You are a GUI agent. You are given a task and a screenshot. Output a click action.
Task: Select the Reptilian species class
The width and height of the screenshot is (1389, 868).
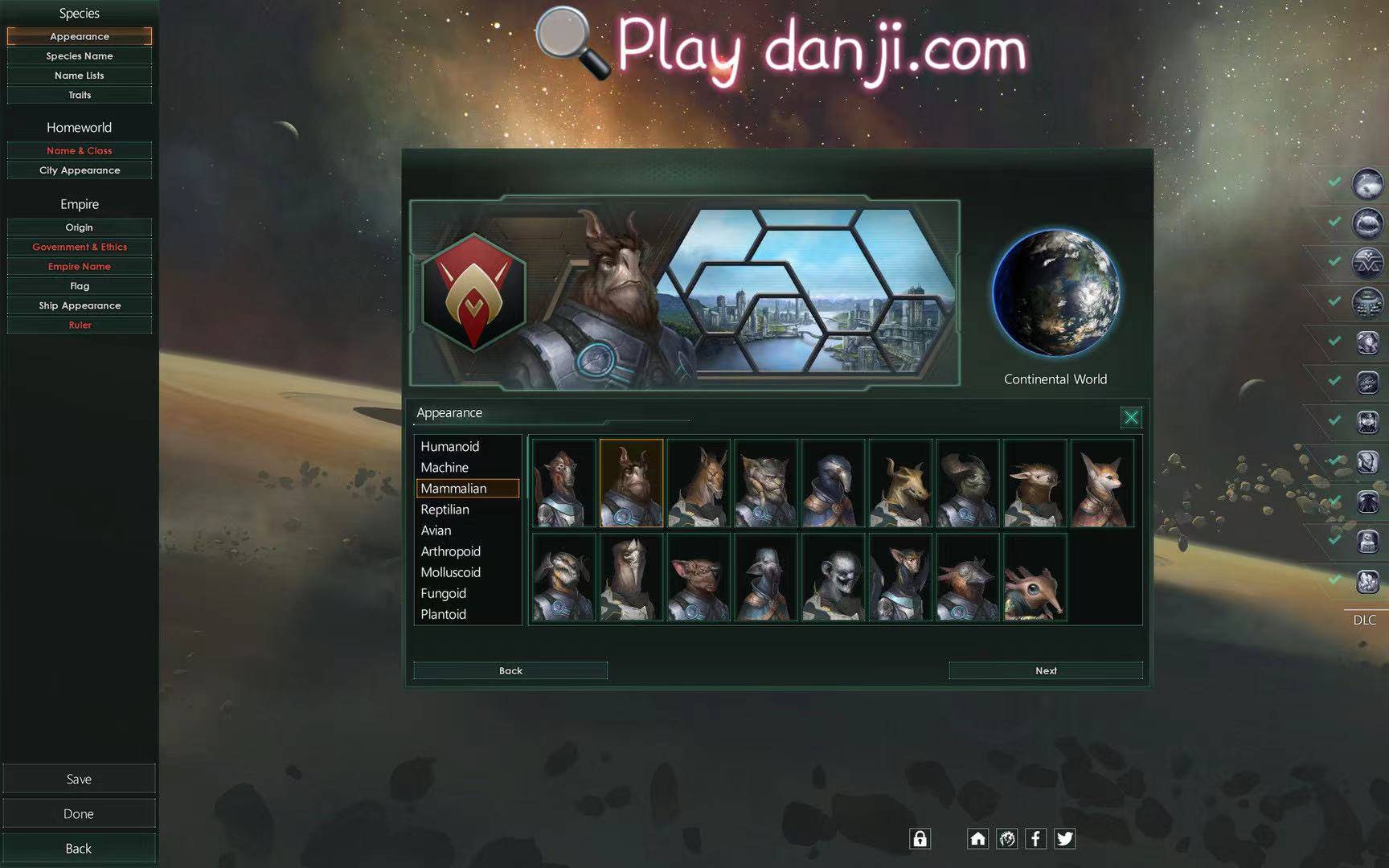tap(445, 509)
